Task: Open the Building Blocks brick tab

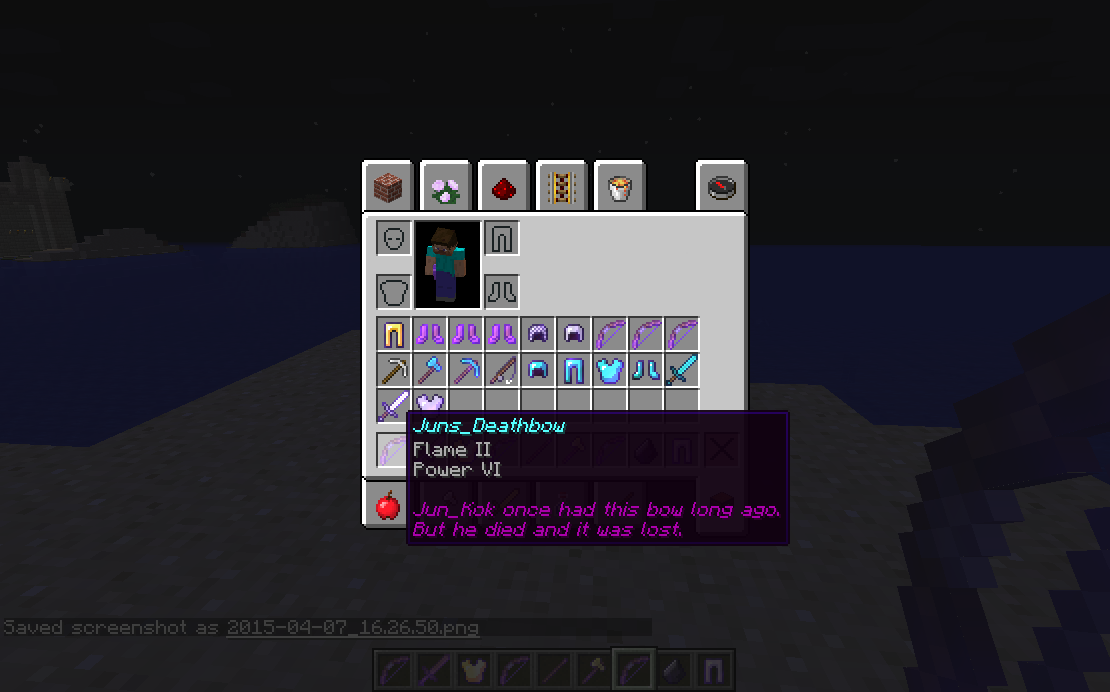Action: click(x=388, y=187)
